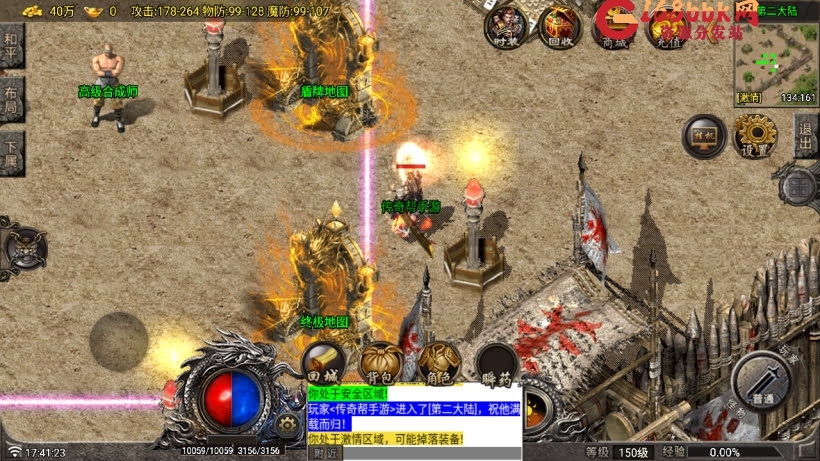Click the small gear beside the HP orb

coord(287,426)
